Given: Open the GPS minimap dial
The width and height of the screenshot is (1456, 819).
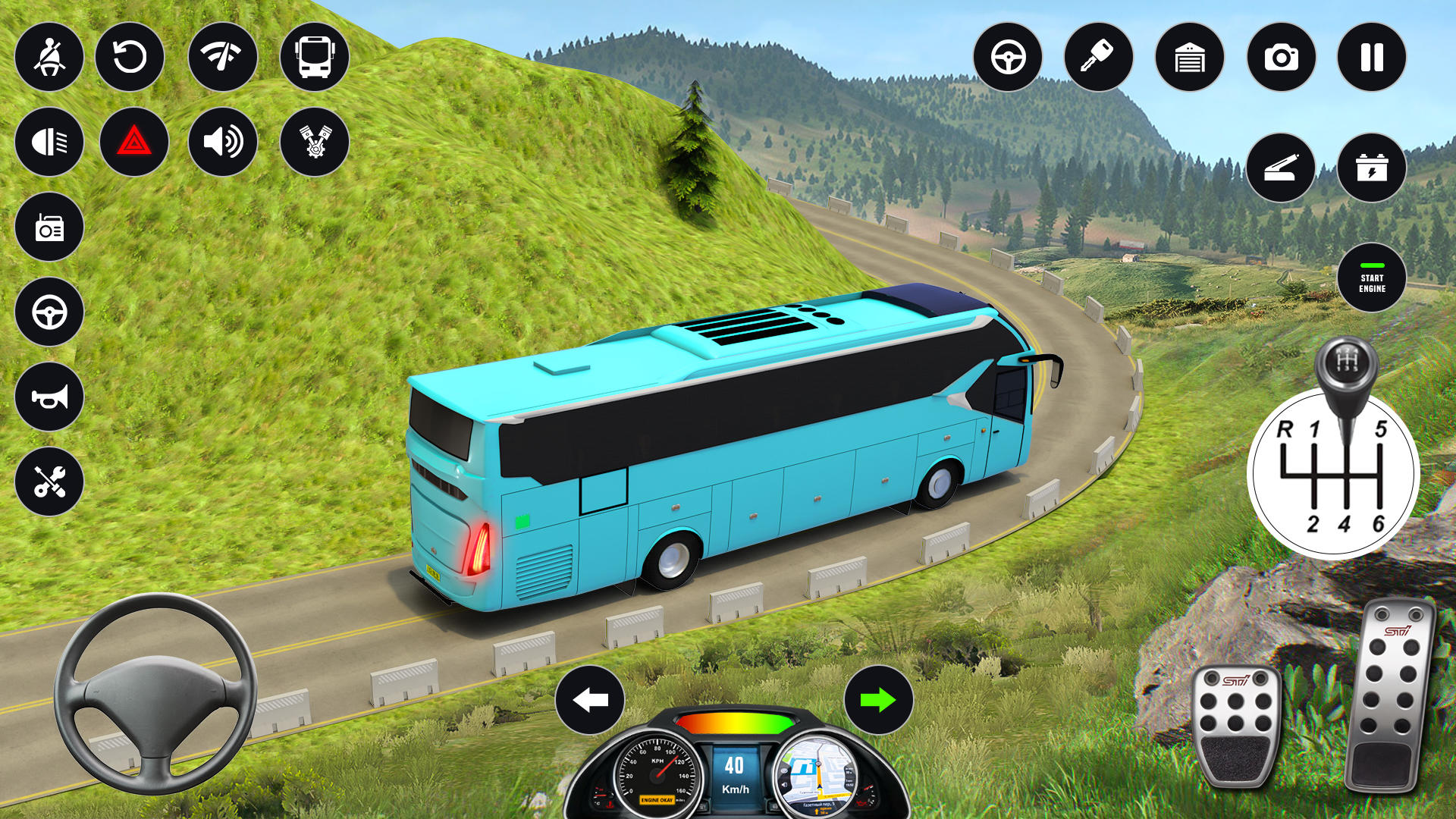Looking at the screenshot, I should (817, 775).
